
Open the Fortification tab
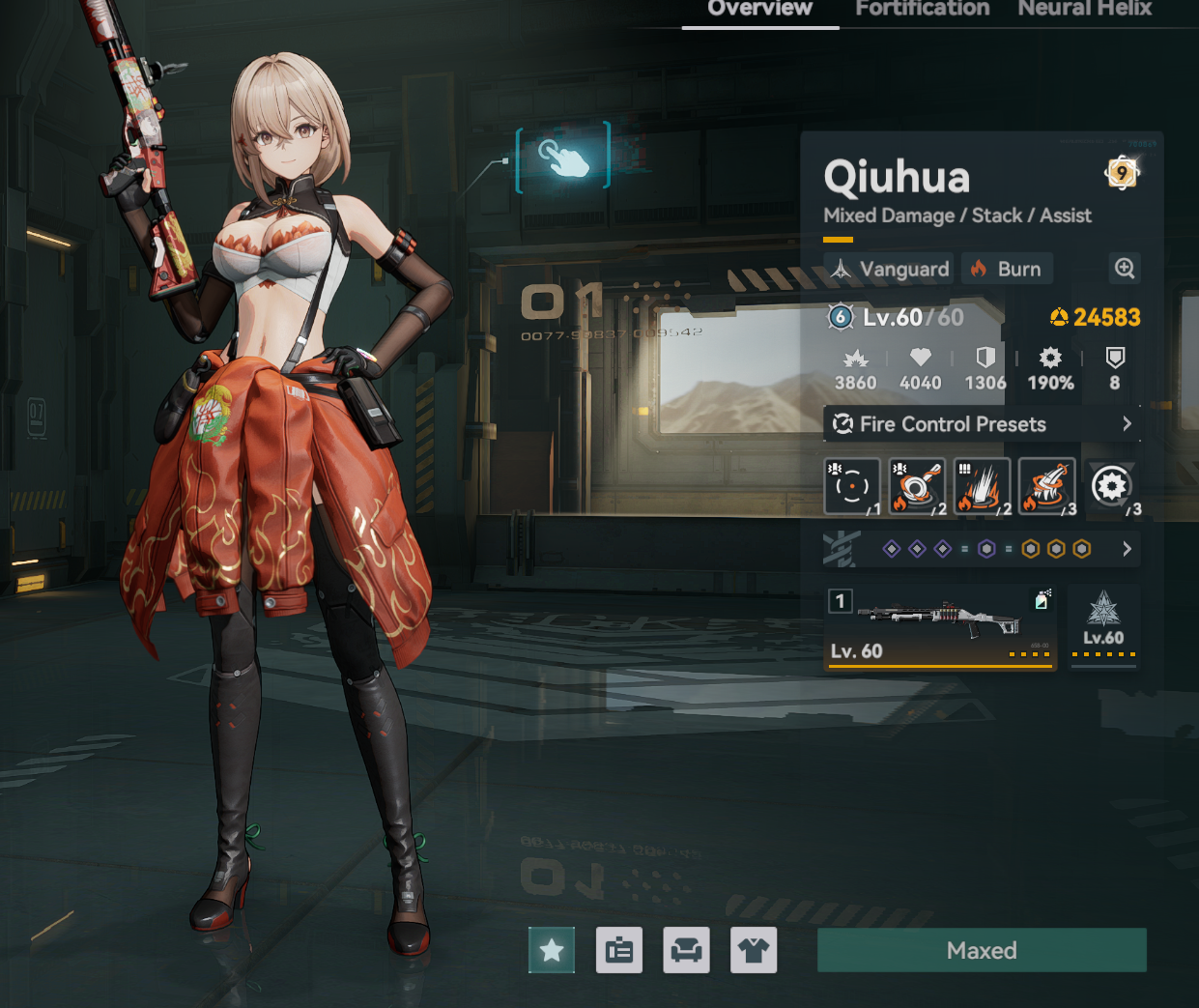(922, 9)
